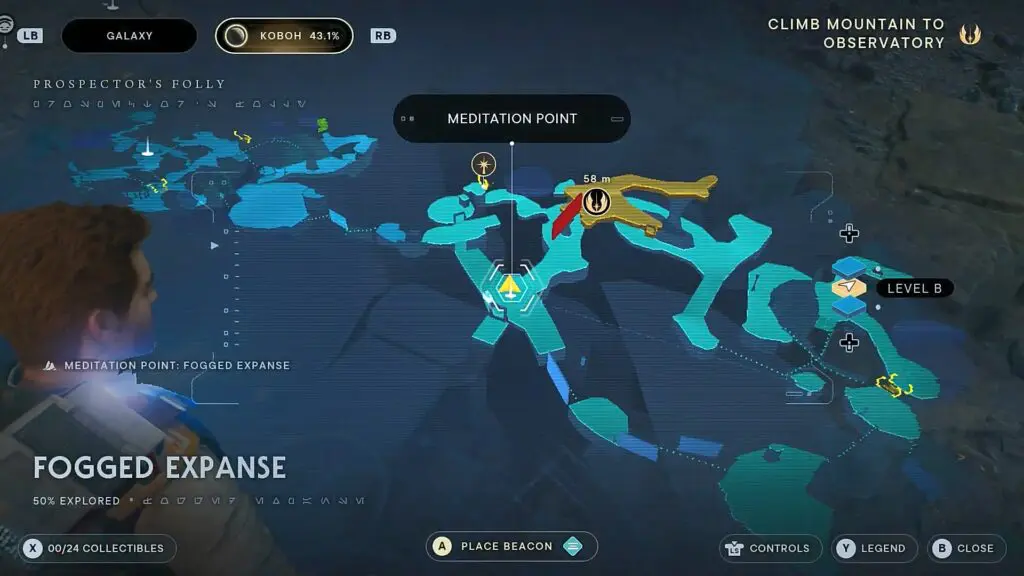Go down one map level with lower plus

[x=849, y=343]
